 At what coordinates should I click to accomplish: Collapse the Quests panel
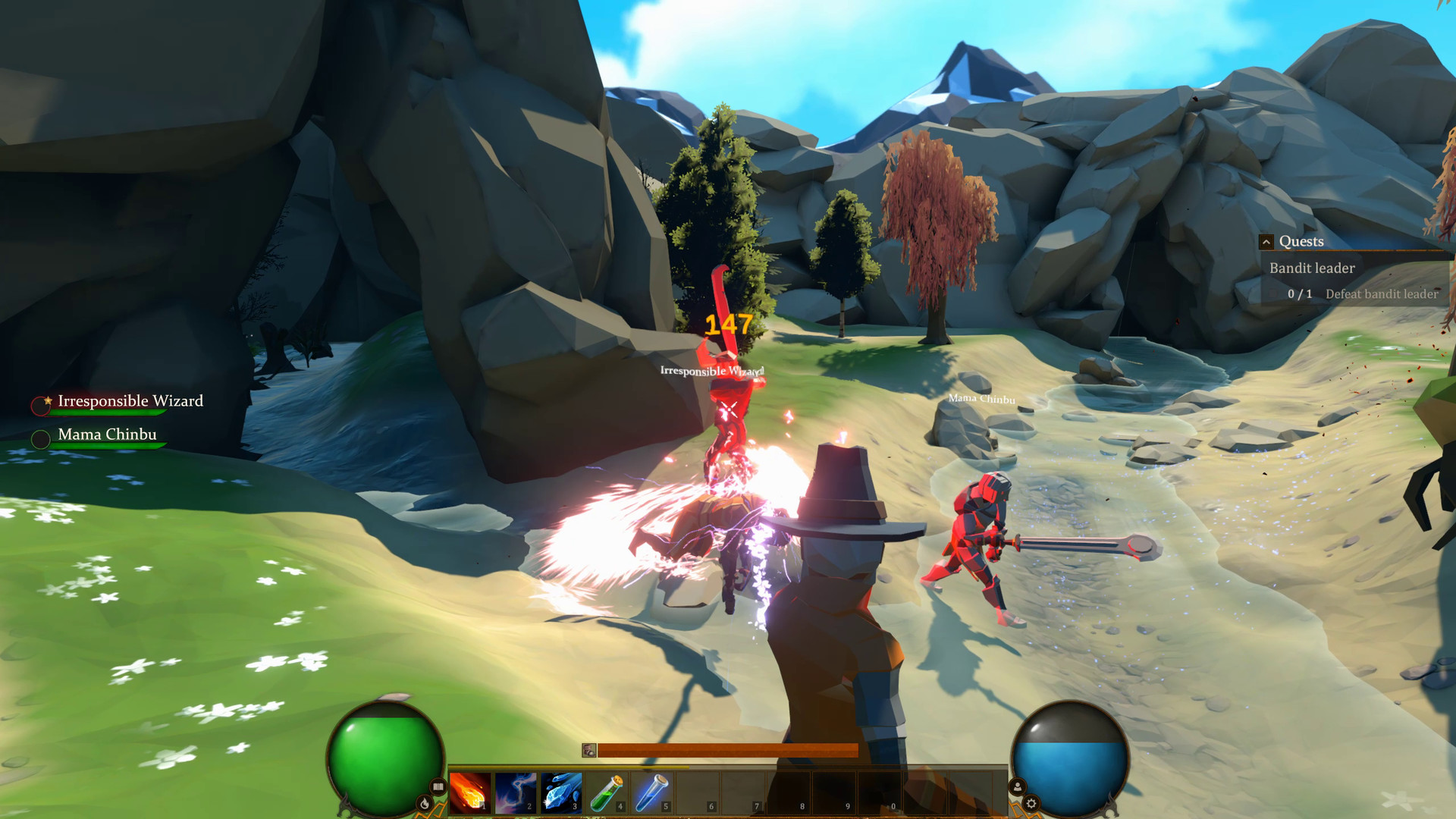tap(1266, 242)
